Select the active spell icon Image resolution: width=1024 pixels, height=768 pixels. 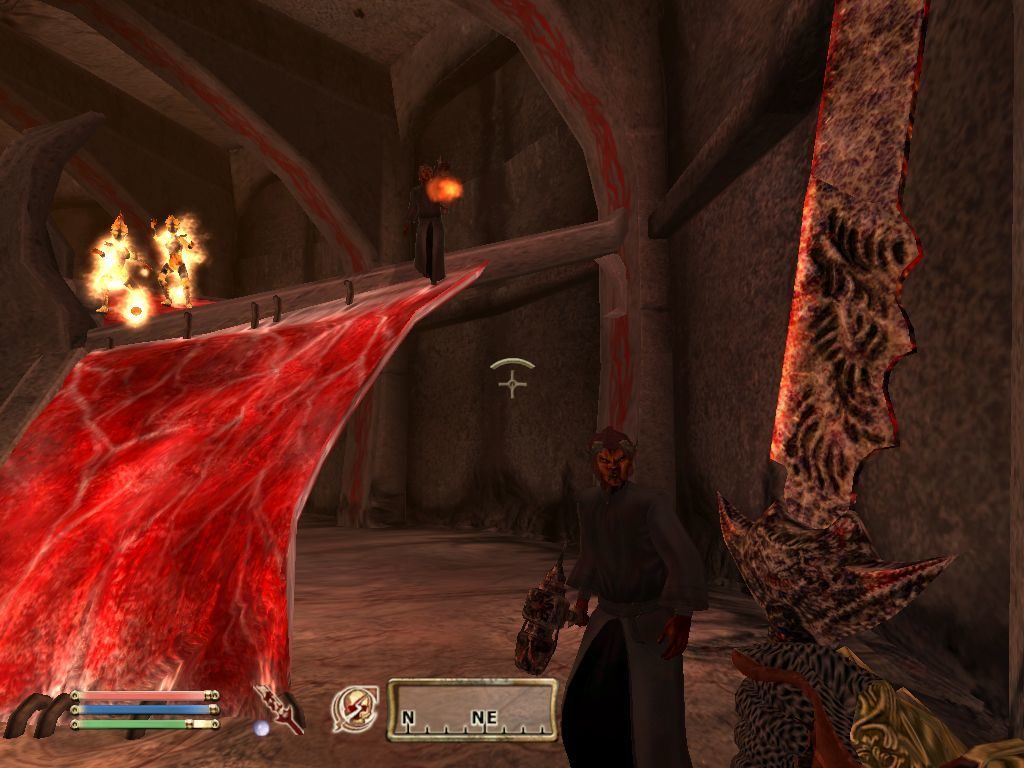pyautogui.click(x=354, y=709)
